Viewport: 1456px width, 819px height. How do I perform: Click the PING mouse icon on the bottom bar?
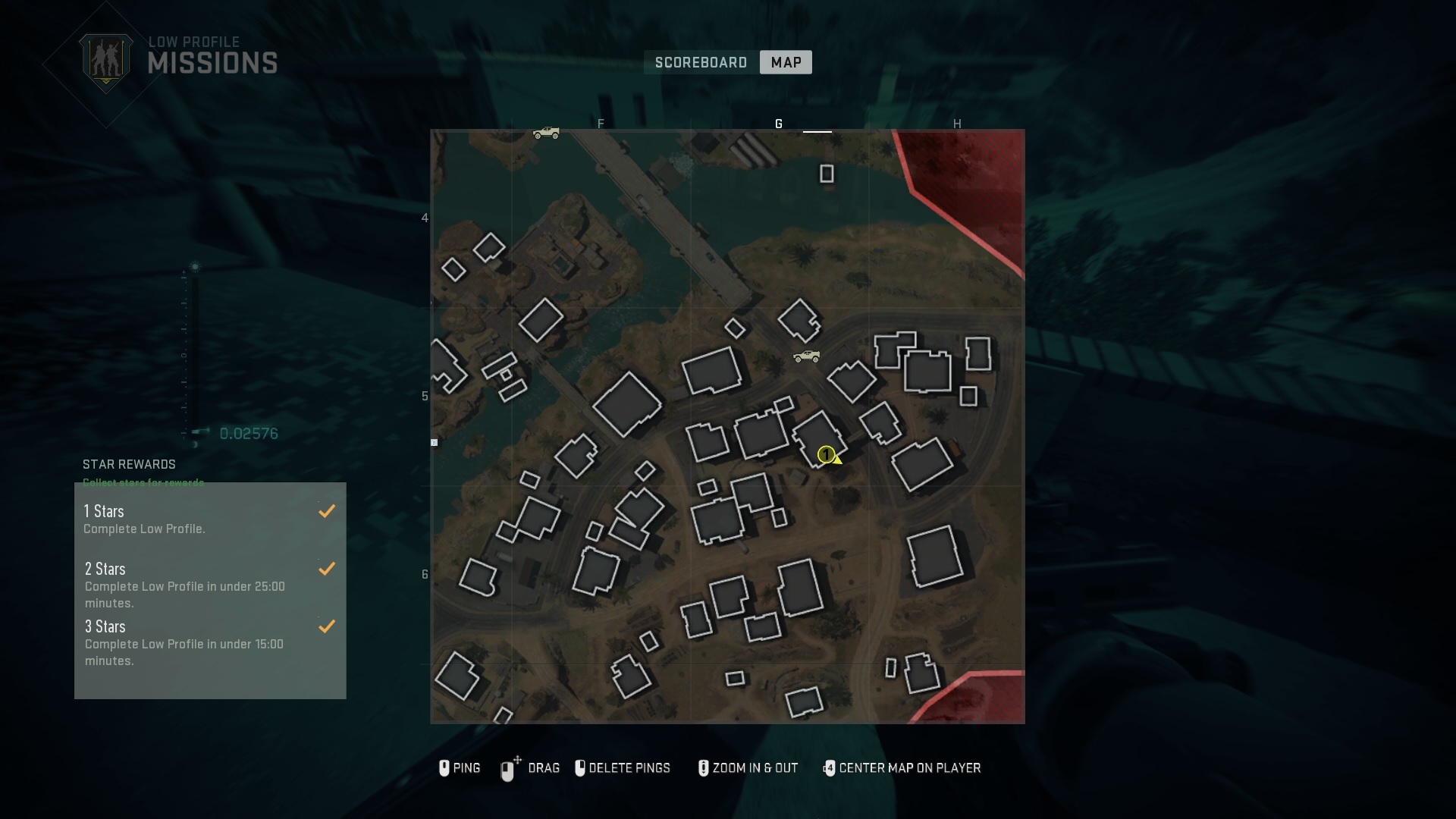click(x=444, y=768)
